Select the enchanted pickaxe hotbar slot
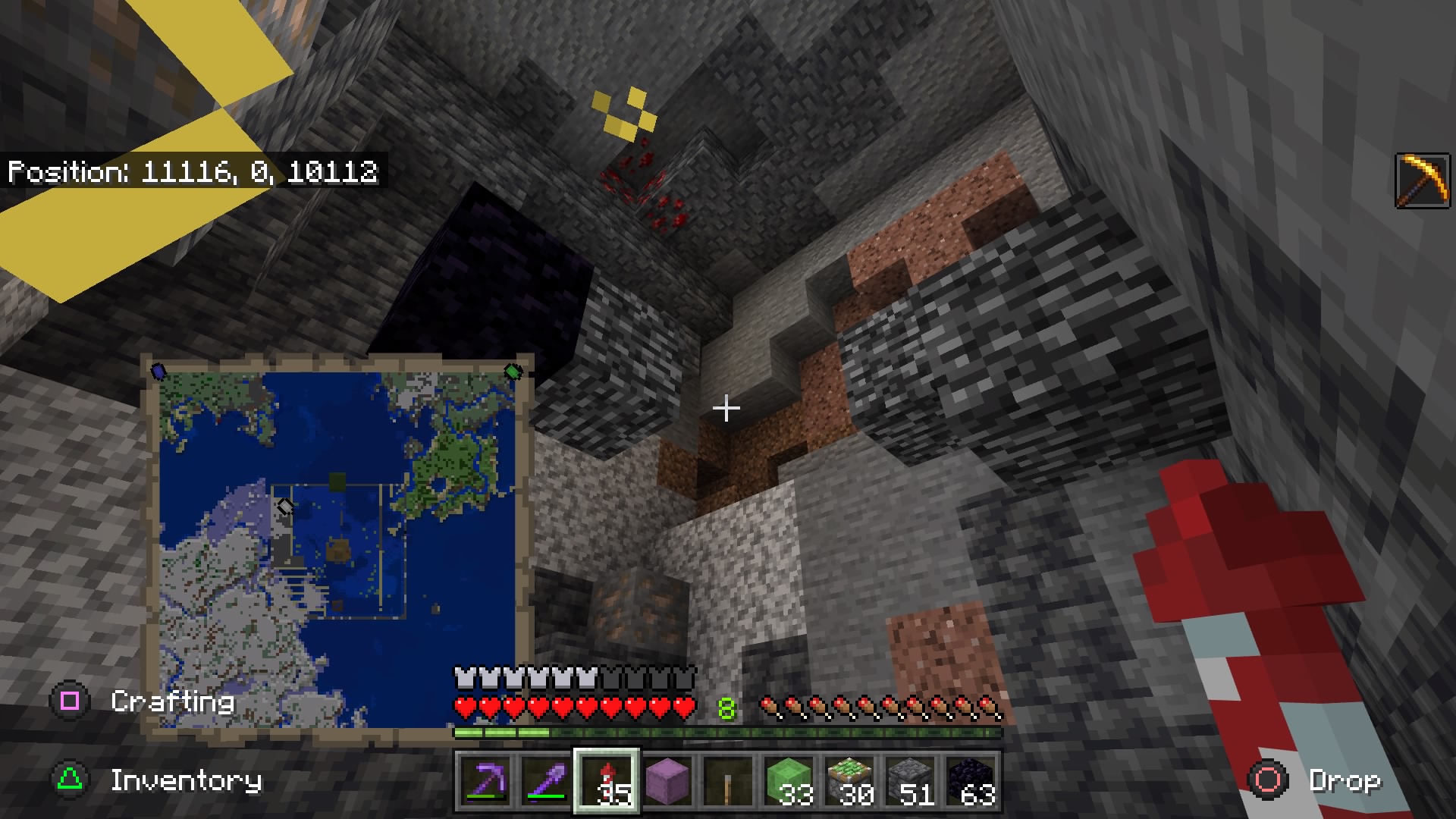1456x819 pixels. tap(485, 781)
